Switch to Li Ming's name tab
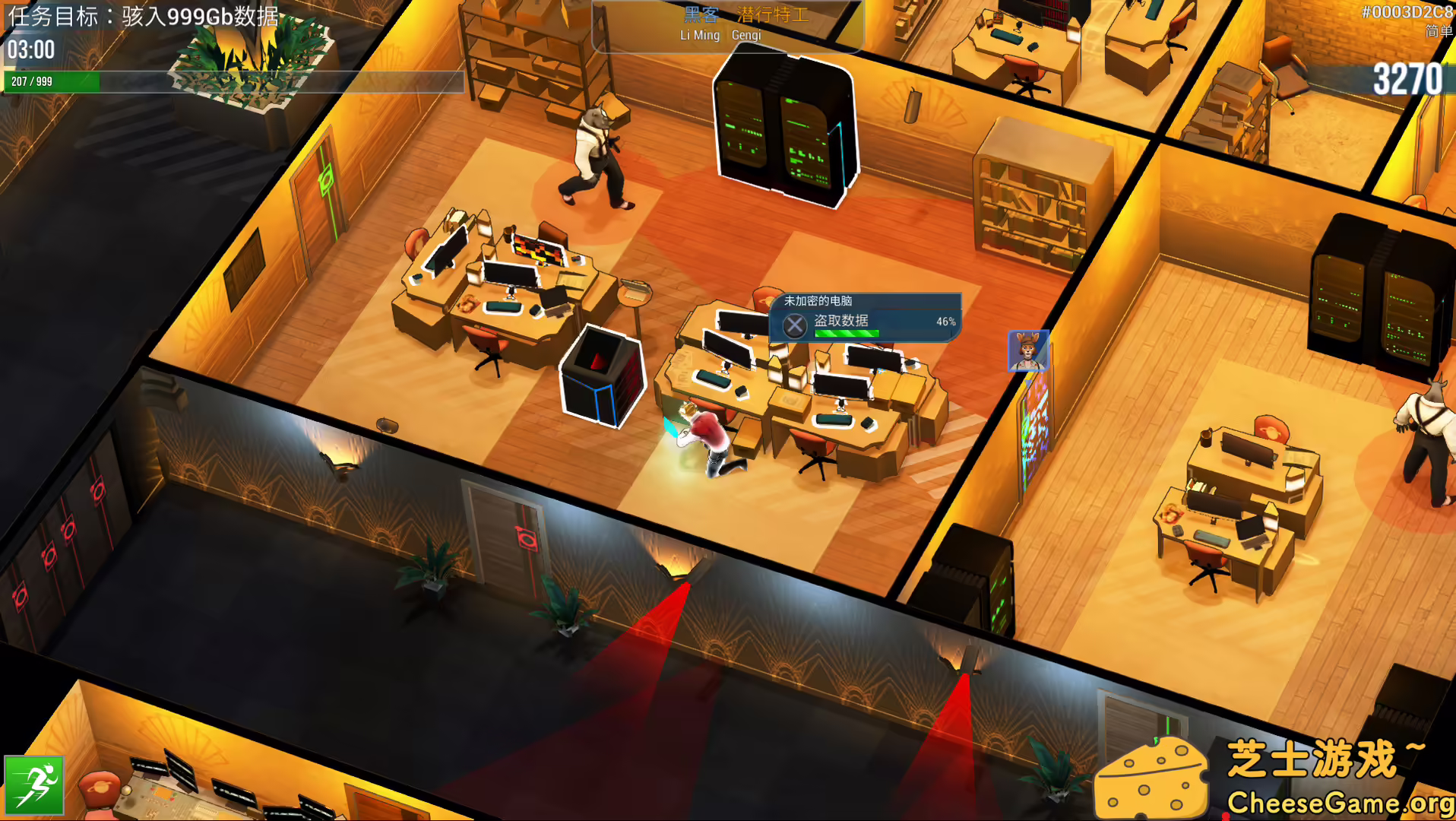 pyautogui.click(x=699, y=35)
